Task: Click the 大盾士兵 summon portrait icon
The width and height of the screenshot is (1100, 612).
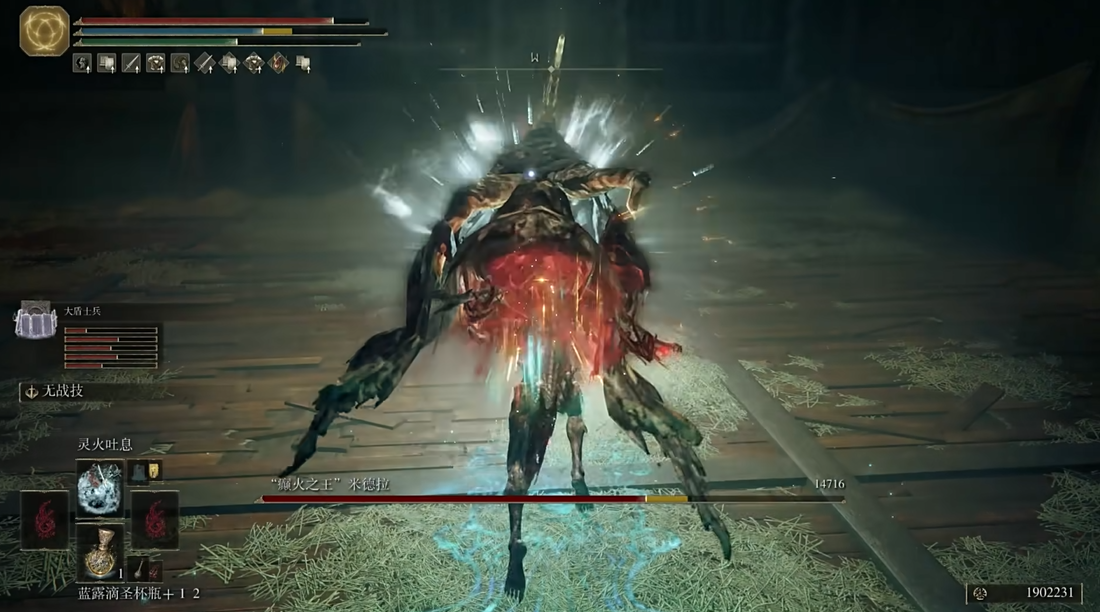Action: (33, 321)
